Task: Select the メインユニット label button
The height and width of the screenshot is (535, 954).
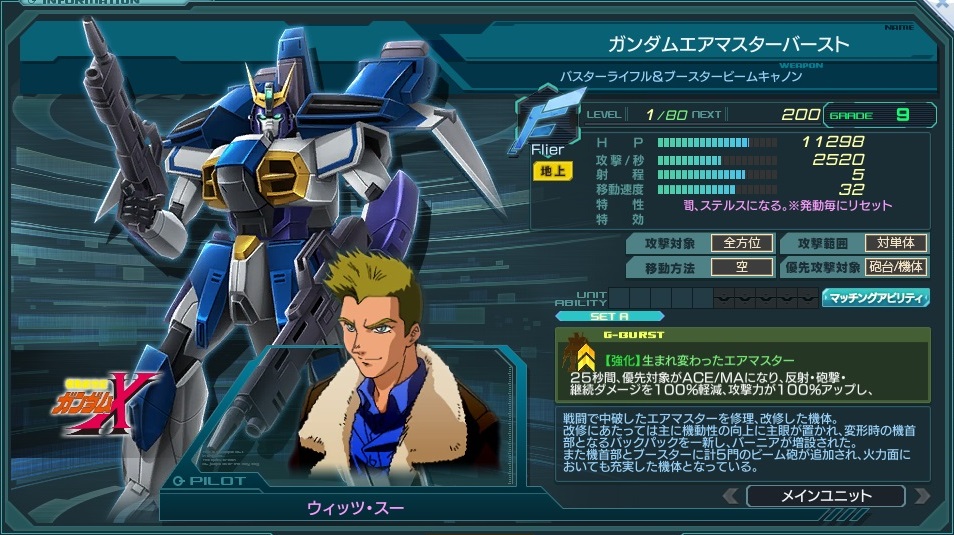Action: coord(825,496)
